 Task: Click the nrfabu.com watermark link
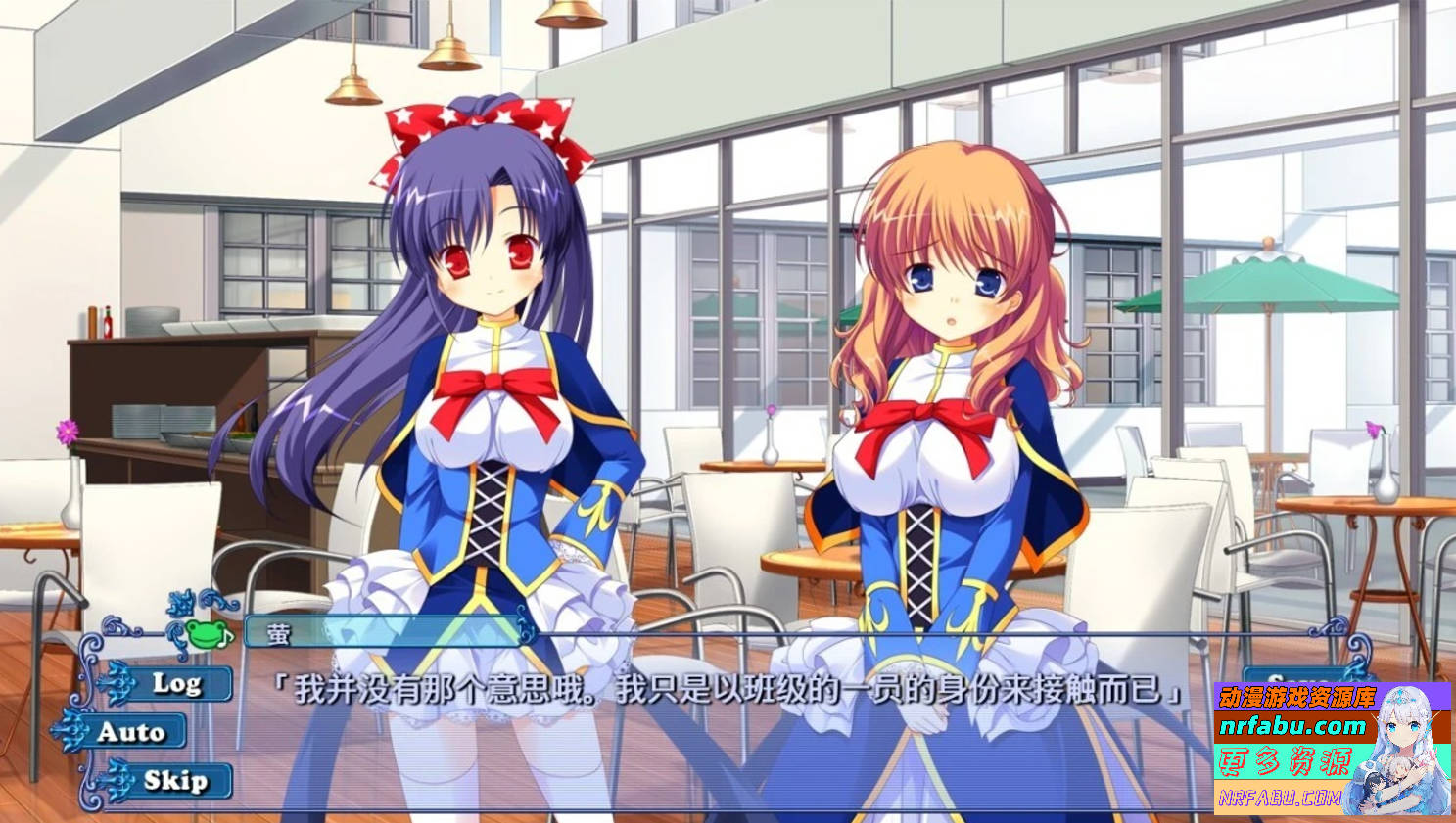(1292, 726)
